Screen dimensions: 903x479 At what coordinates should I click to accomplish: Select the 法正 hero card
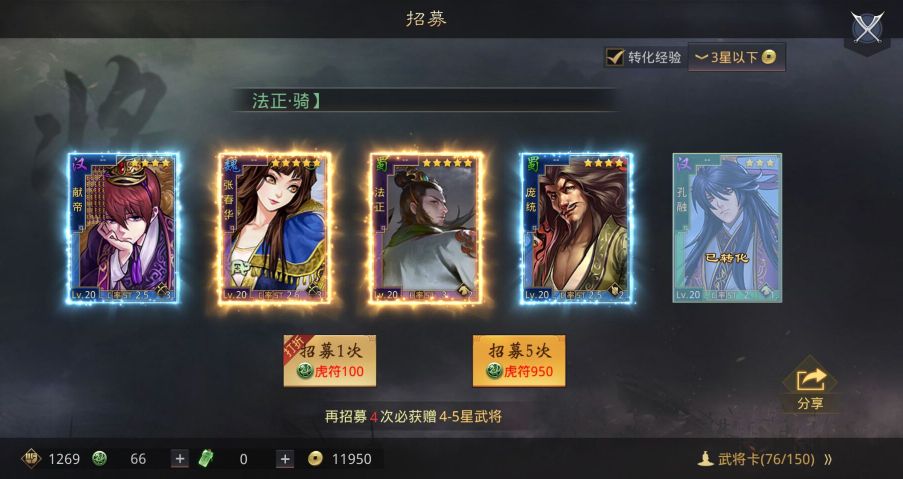(425, 228)
